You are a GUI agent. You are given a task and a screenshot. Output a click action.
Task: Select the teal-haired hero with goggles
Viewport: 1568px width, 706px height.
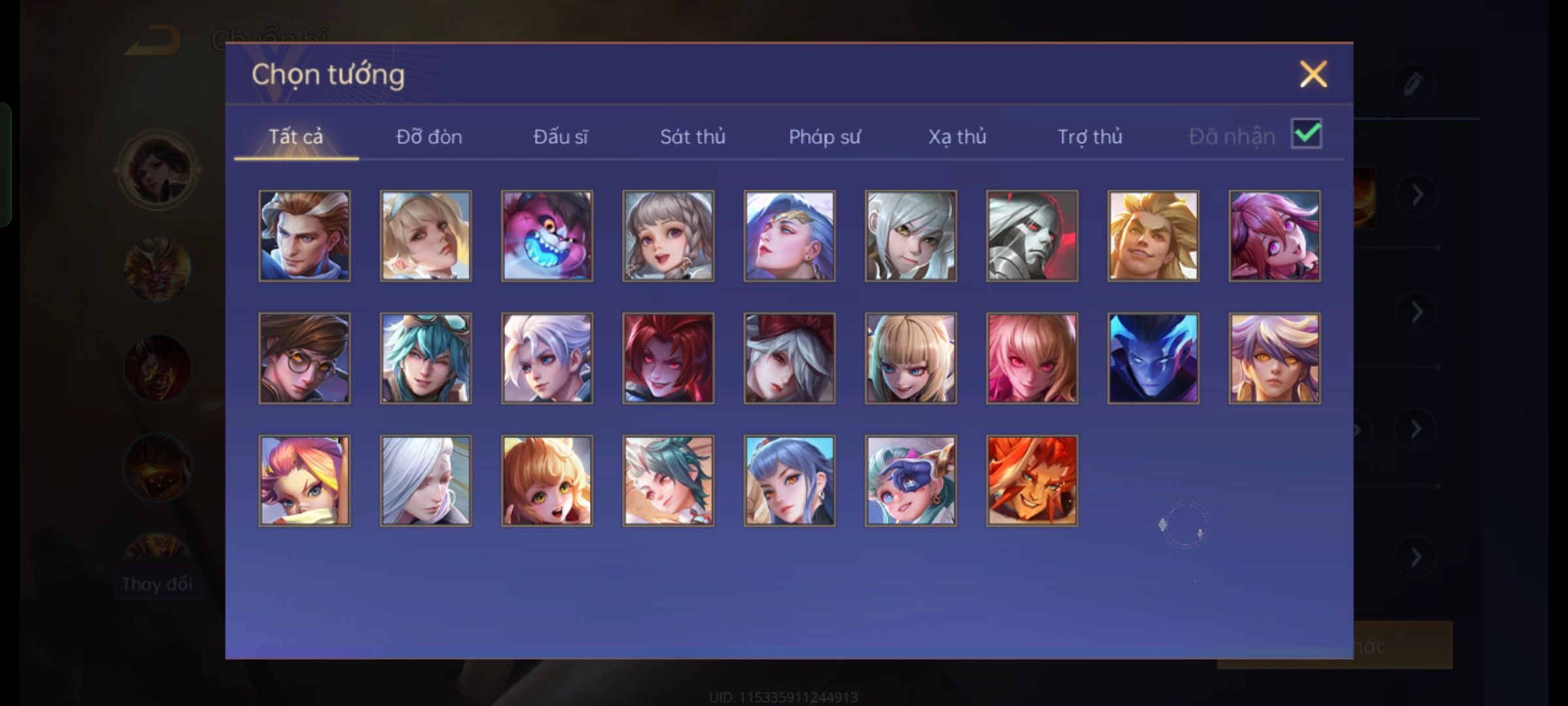coord(425,358)
